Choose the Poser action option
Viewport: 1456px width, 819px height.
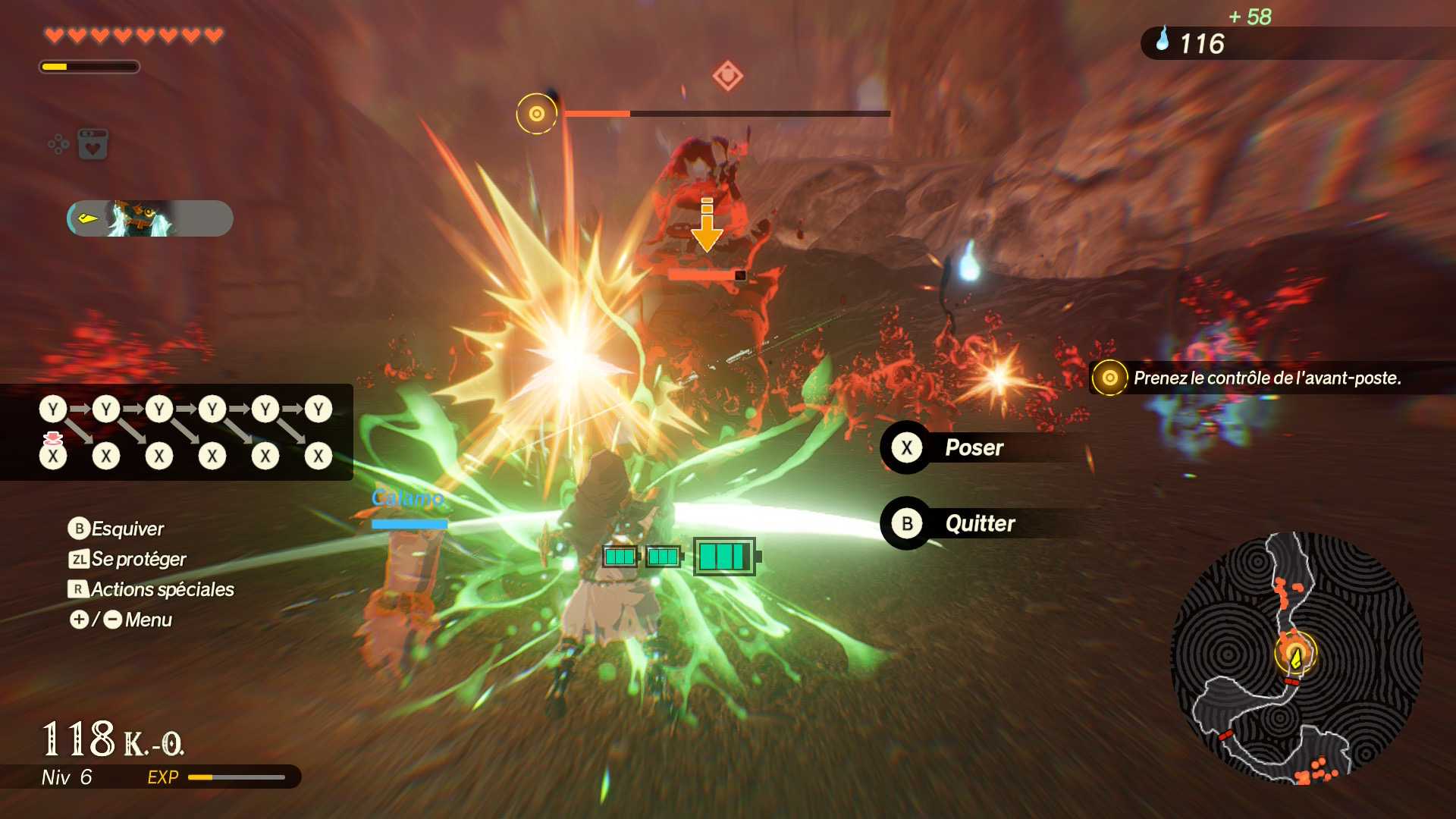pos(973,448)
